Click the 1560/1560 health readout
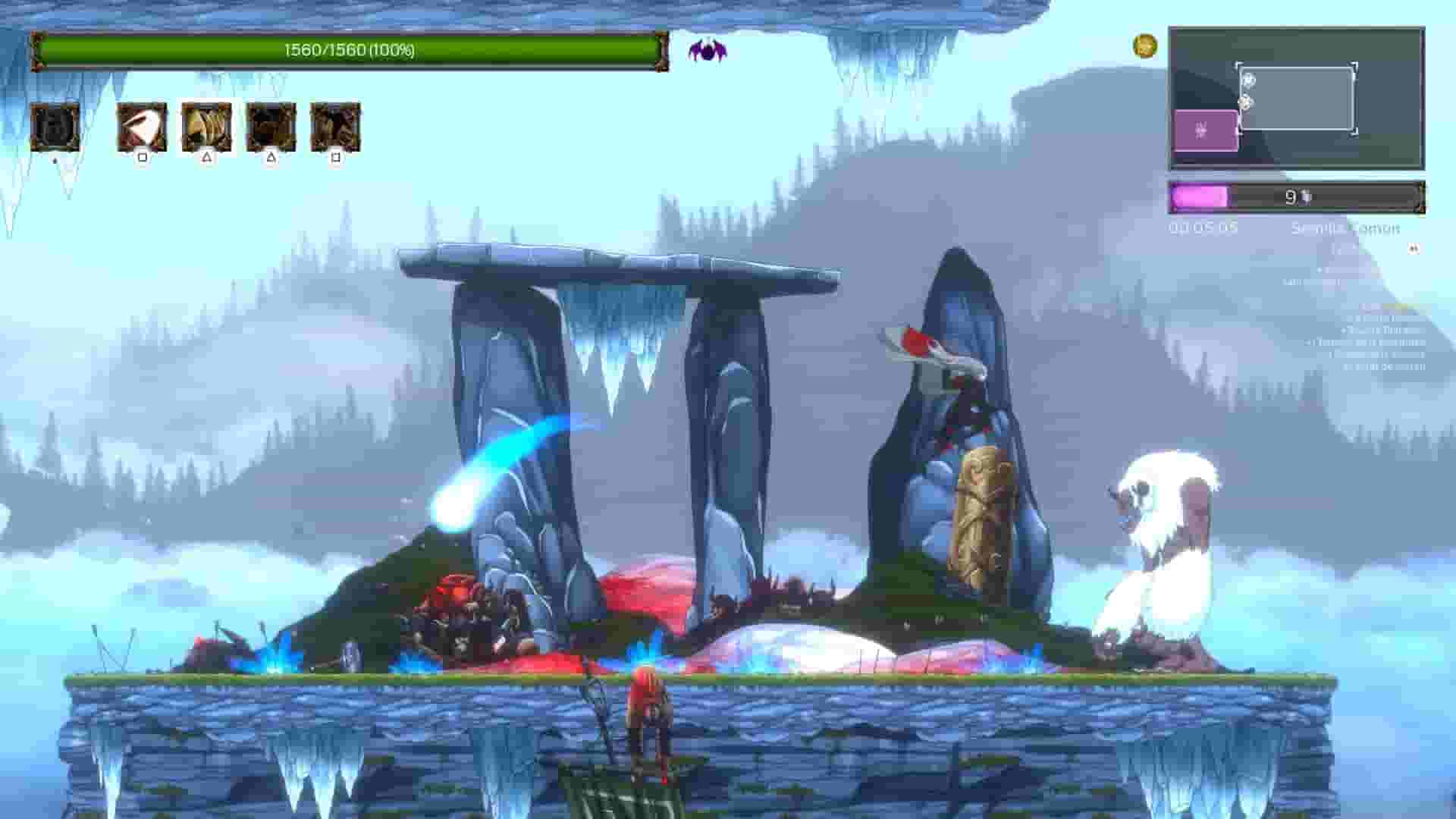This screenshot has width=1456, height=819. pos(349,52)
